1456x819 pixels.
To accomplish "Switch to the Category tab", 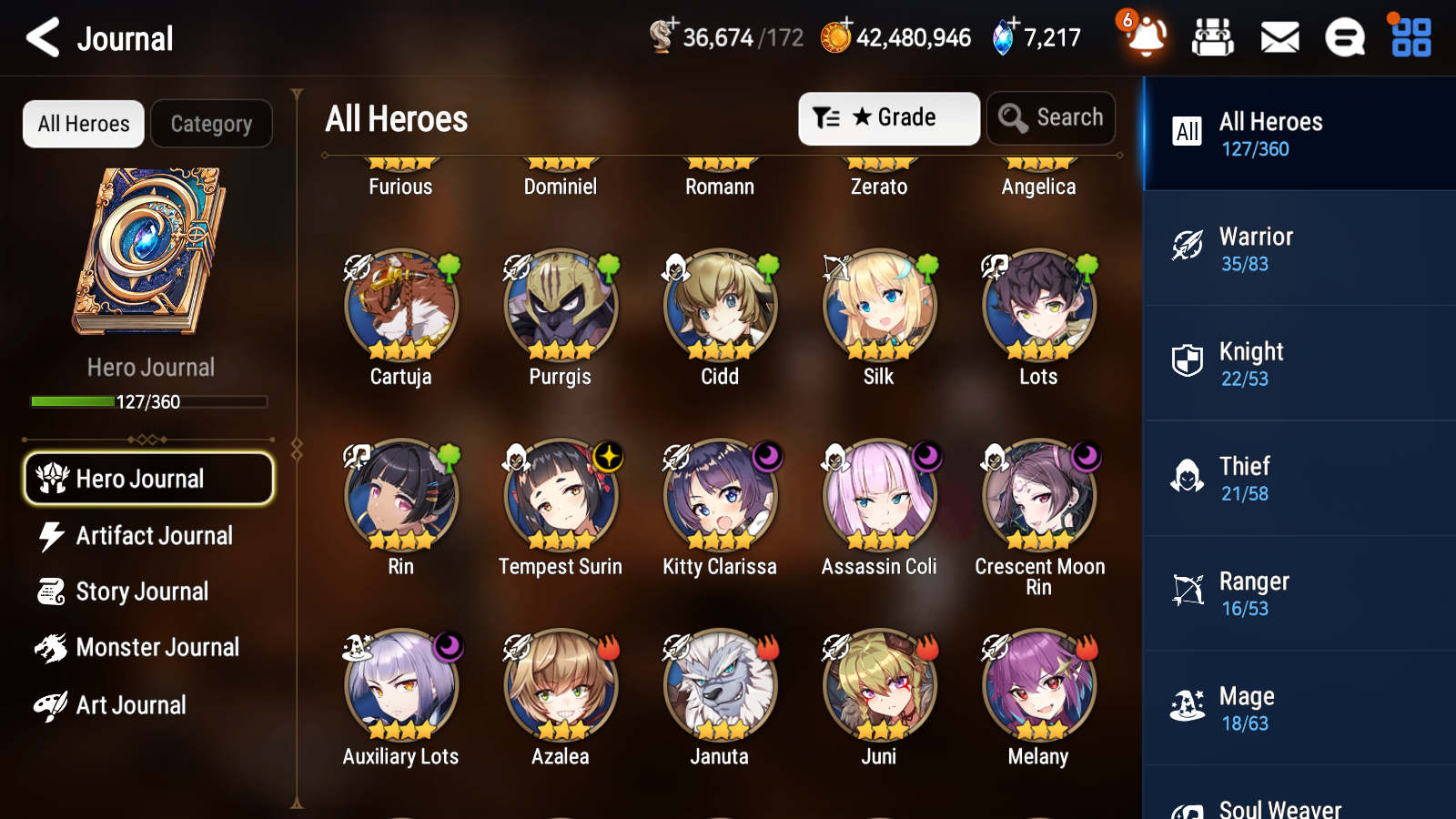I will pos(211,124).
